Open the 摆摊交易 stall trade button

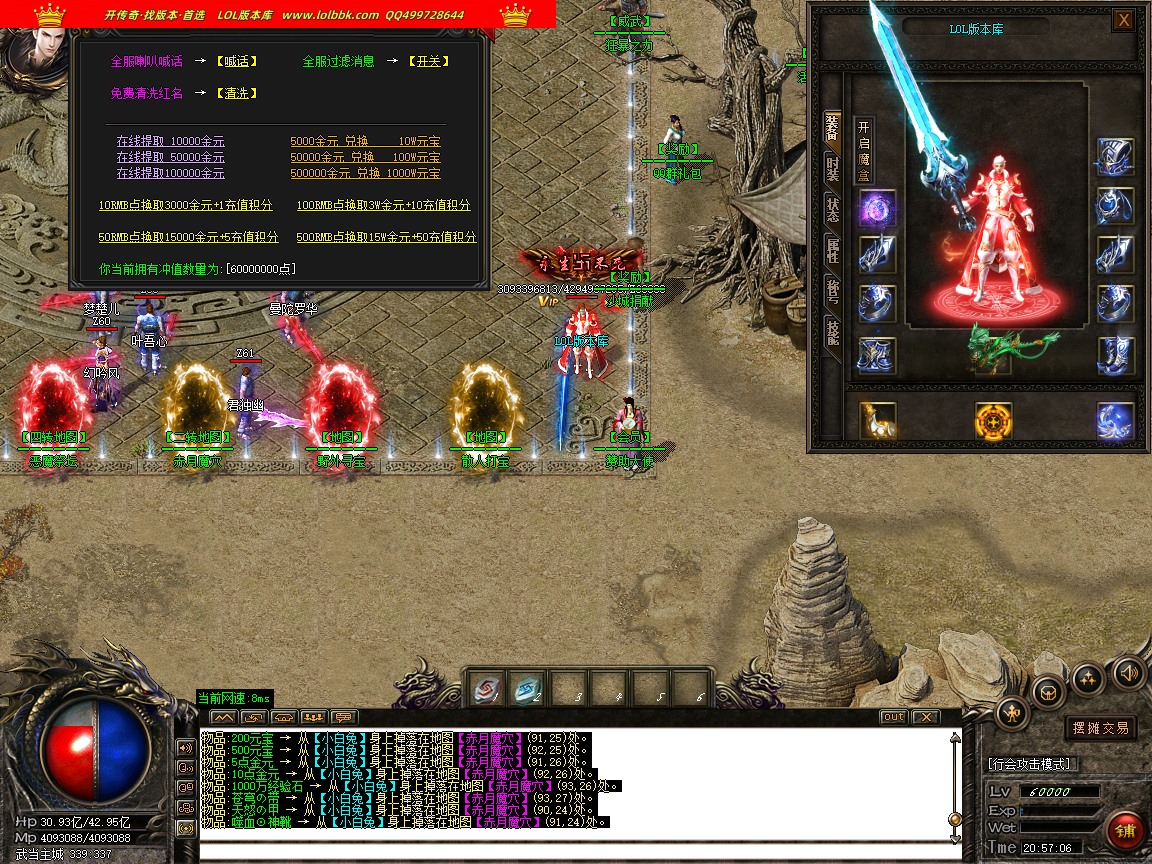pos(1100,728)
